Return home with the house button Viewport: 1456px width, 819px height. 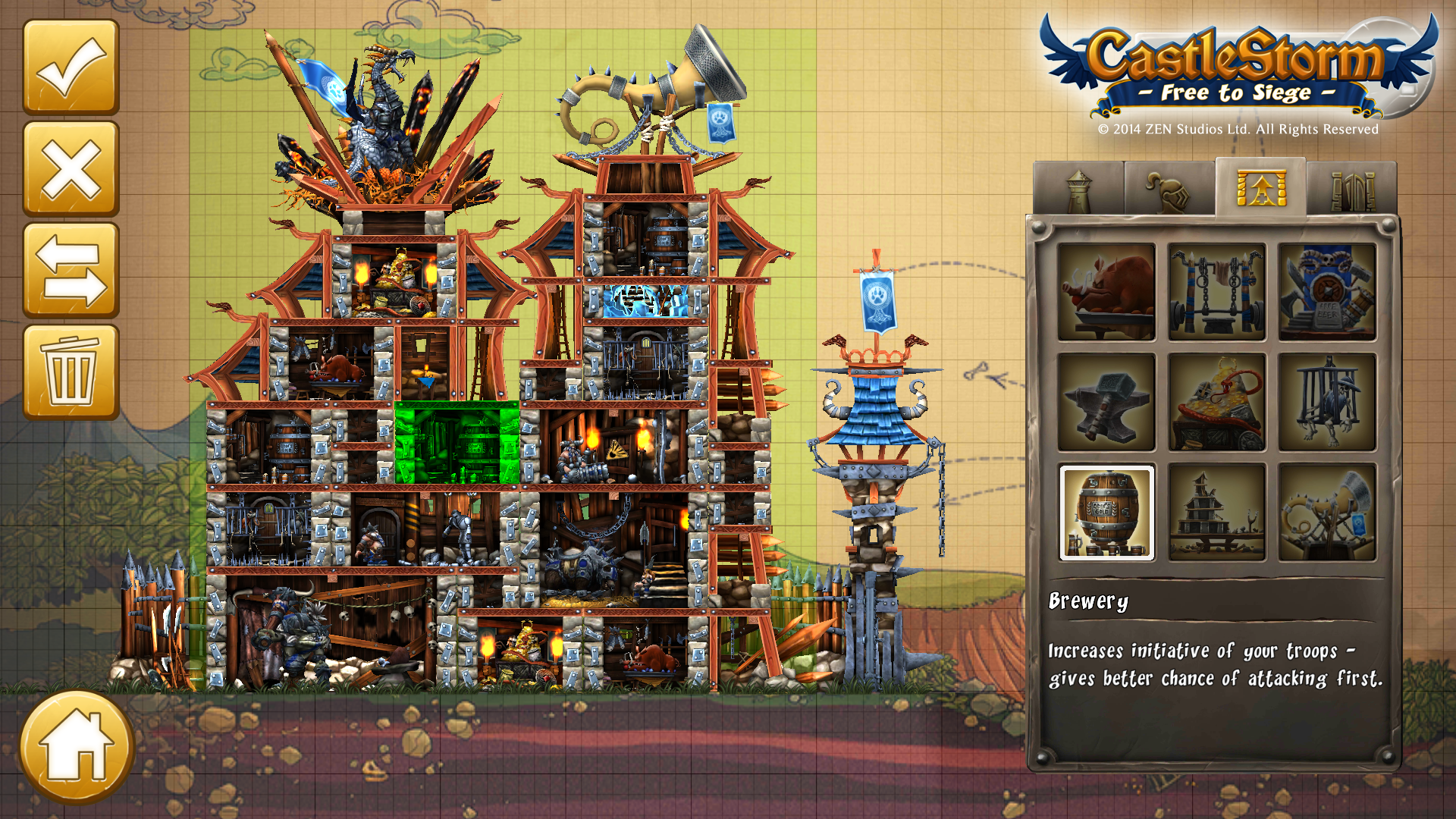tap(77, 747)
